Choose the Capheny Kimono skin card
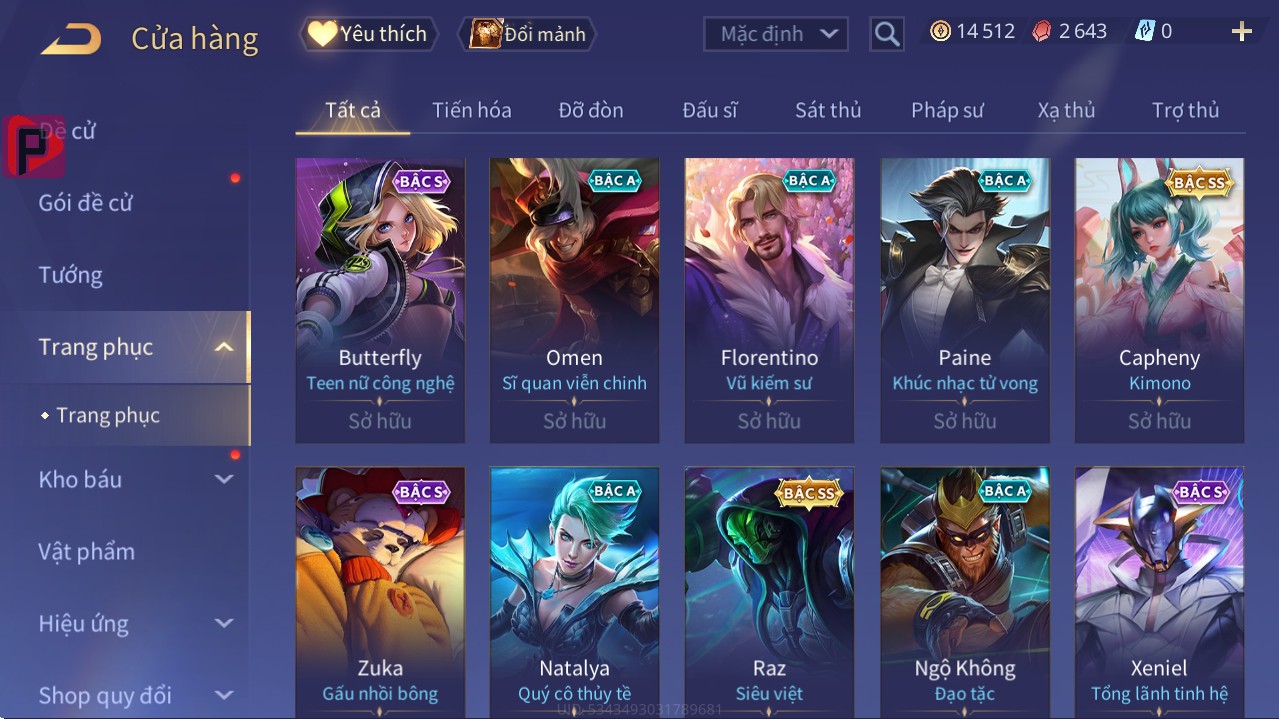The height and width of the screenshot is (719, 1279). click(x=1159, y=300)
